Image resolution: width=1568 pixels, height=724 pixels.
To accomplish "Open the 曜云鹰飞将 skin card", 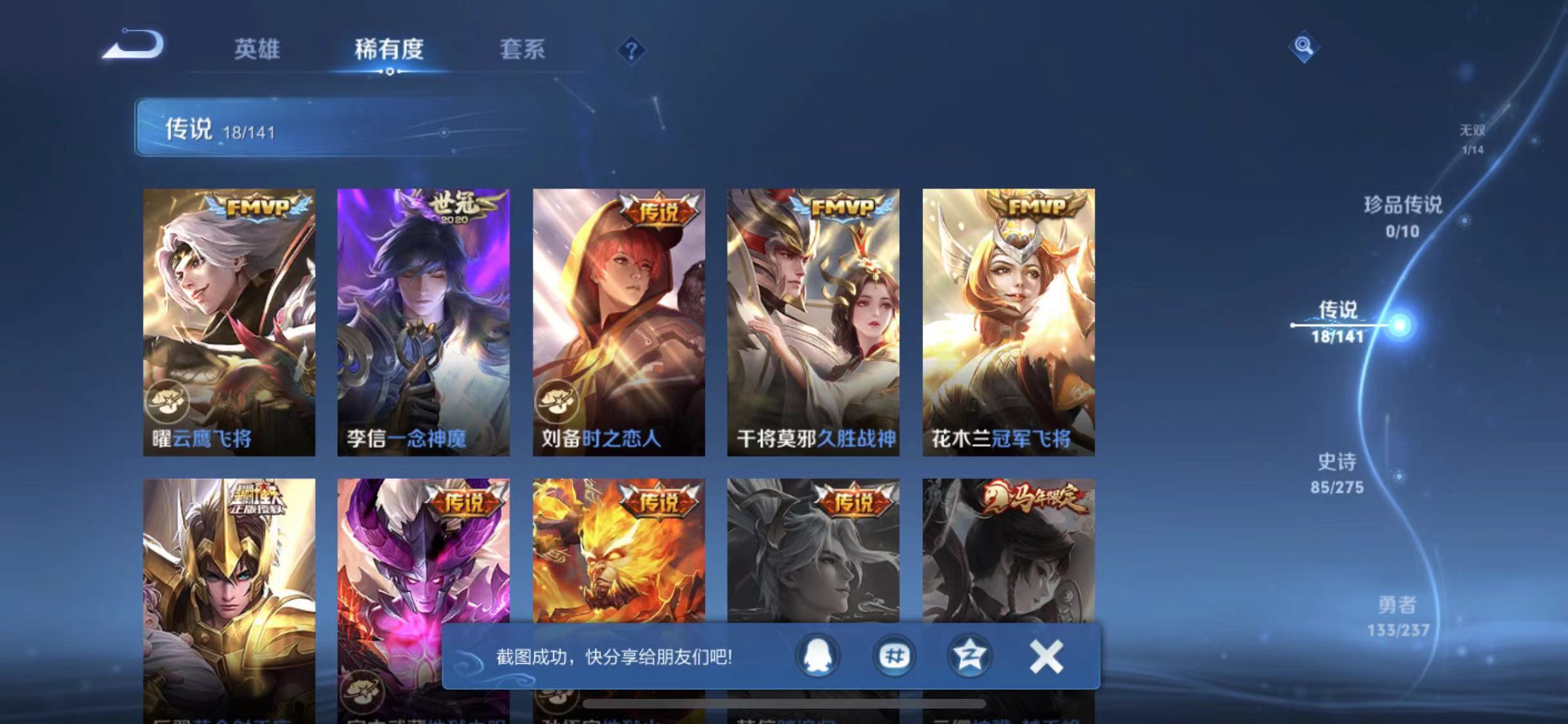I will pos(229,322).
